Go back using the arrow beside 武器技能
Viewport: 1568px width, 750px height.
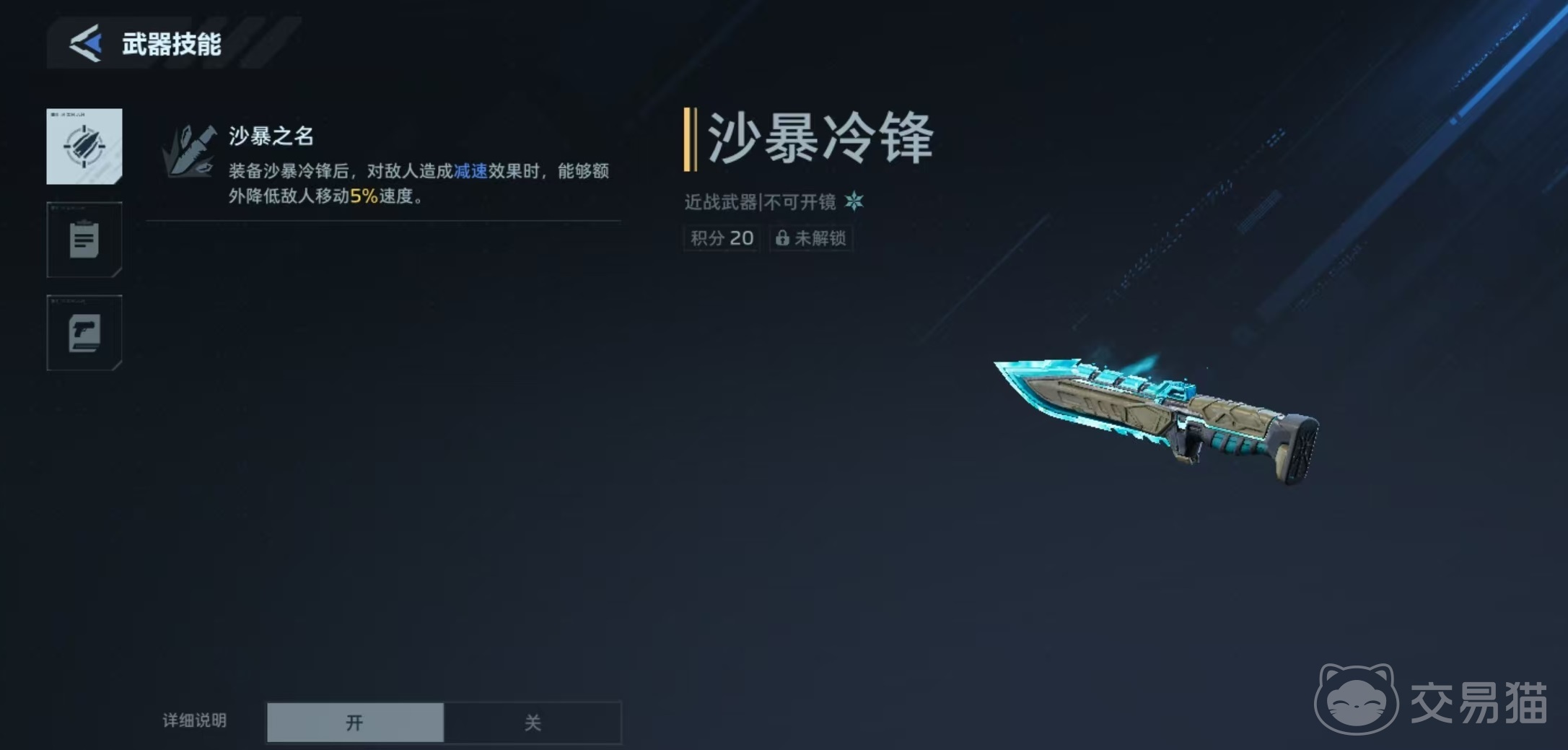click(86, 43)
